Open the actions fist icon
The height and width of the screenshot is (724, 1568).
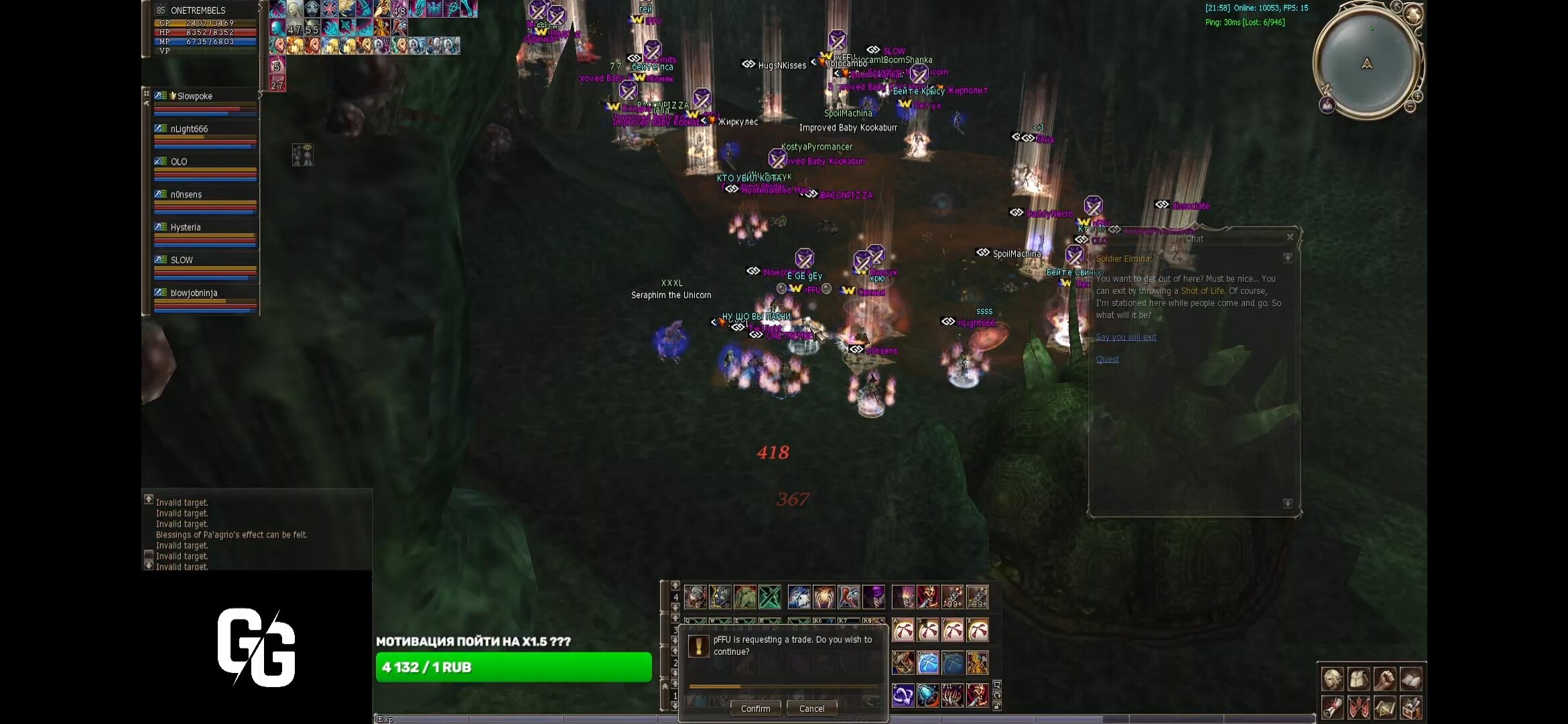[x=1384, y=679]
